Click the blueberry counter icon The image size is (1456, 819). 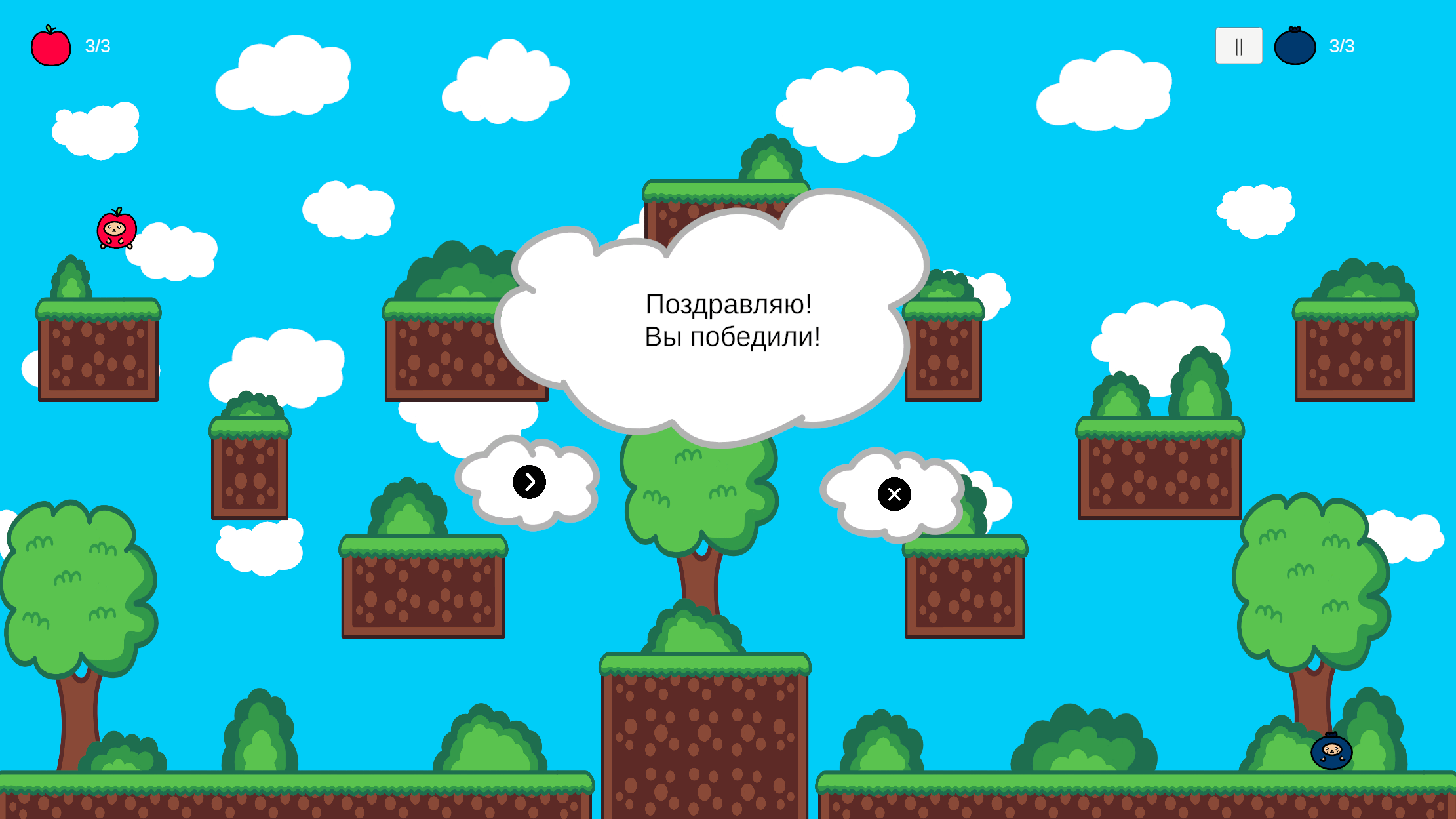coord(1294,45)
